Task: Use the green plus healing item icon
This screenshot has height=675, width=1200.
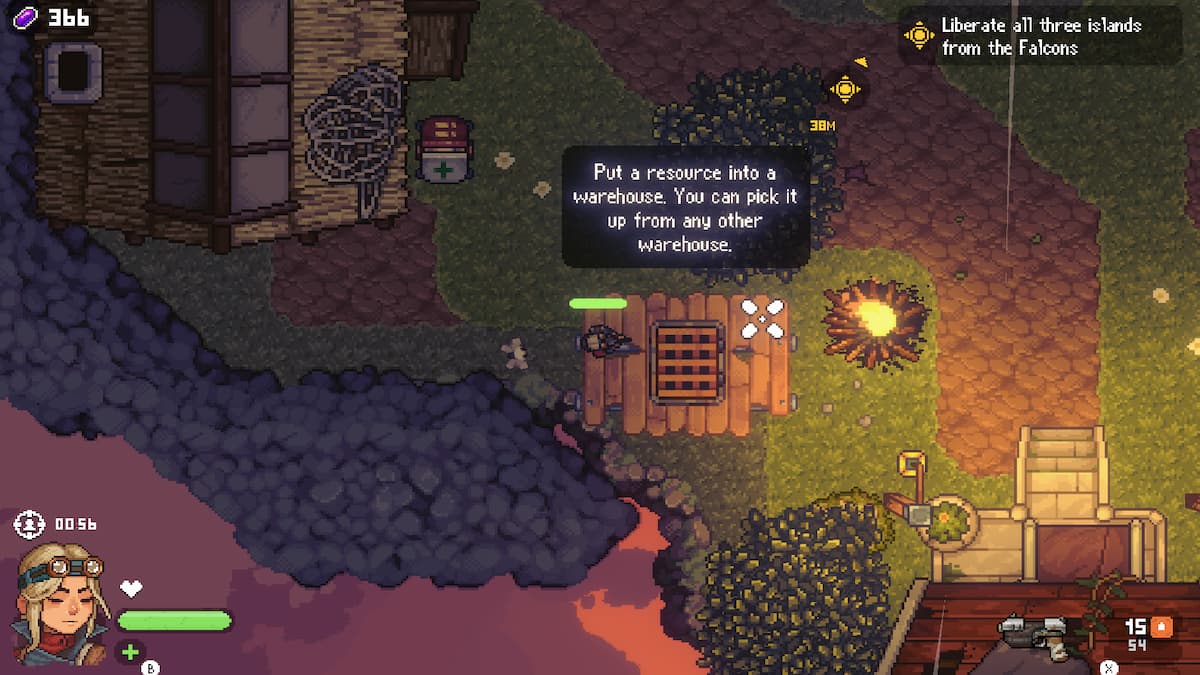Action: (x=130, y=653)
